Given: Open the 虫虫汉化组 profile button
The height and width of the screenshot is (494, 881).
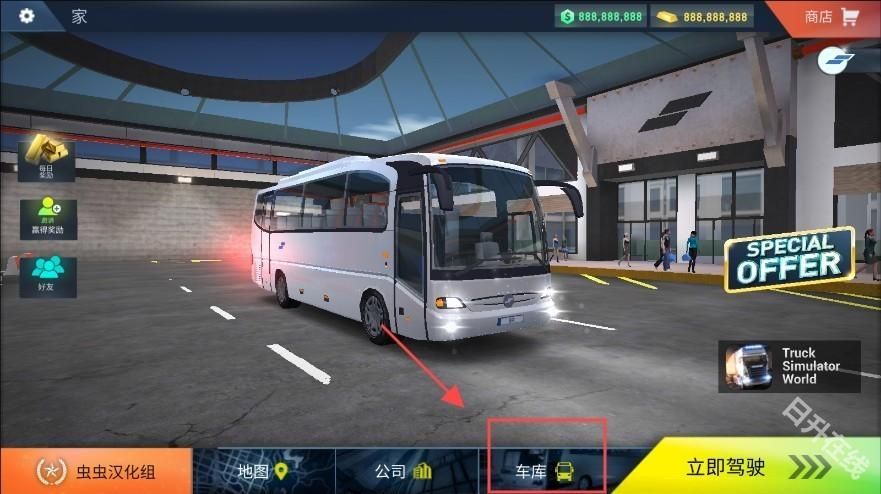Looking at the screenshot, I should point(96,471).
